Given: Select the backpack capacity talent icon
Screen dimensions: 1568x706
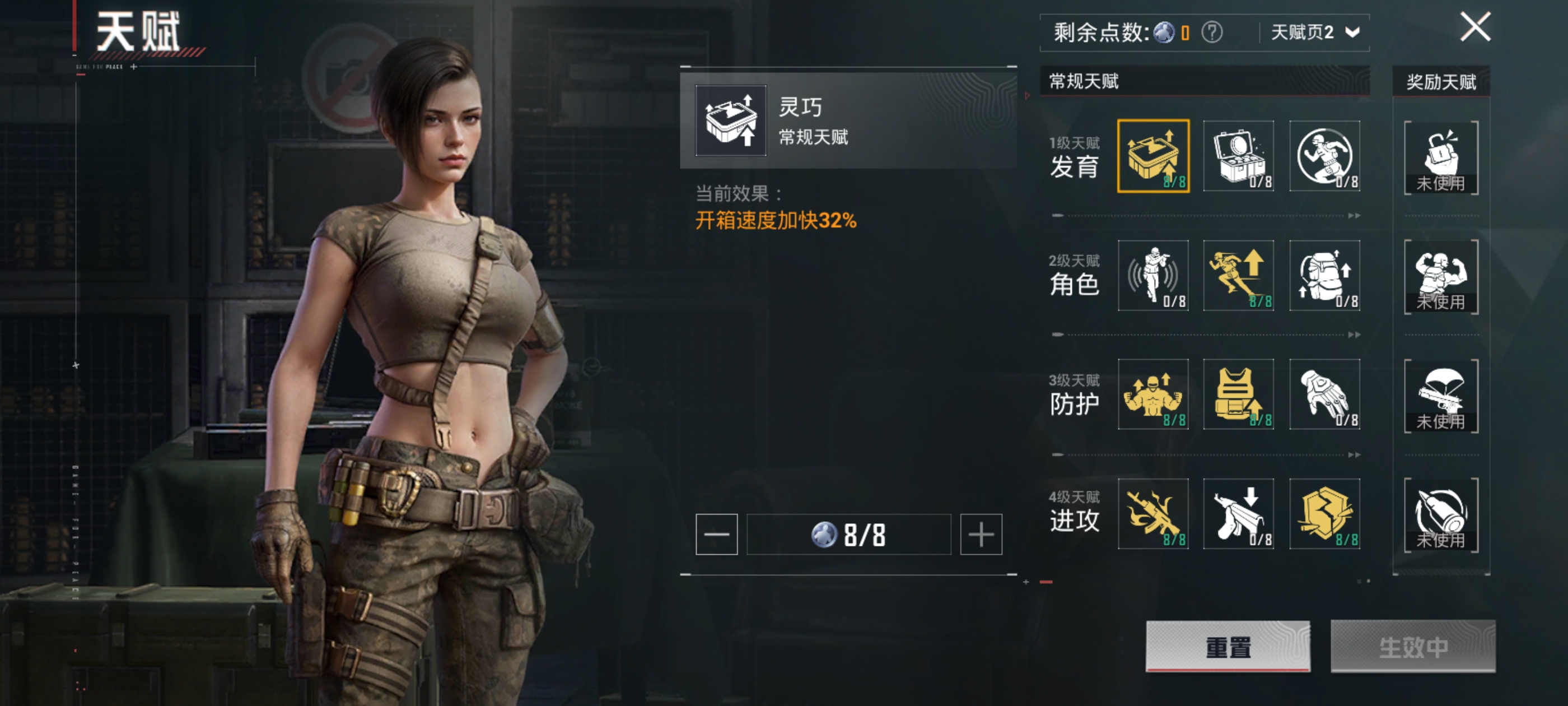Looking at the screenshot, I should [1324, 275].
